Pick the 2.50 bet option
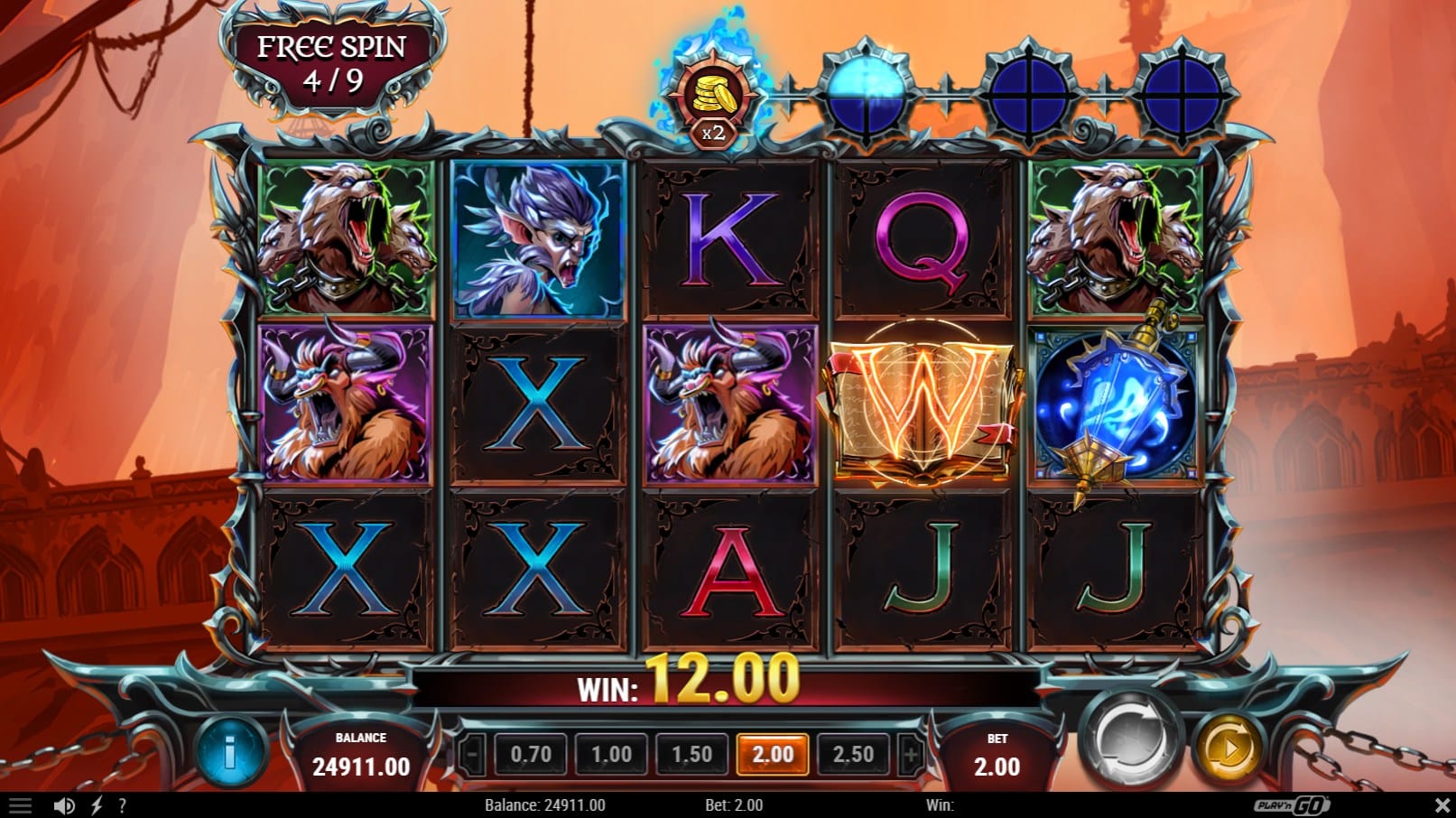The width and height of the screenshot is (1456, 818). (x=853, y=754)
